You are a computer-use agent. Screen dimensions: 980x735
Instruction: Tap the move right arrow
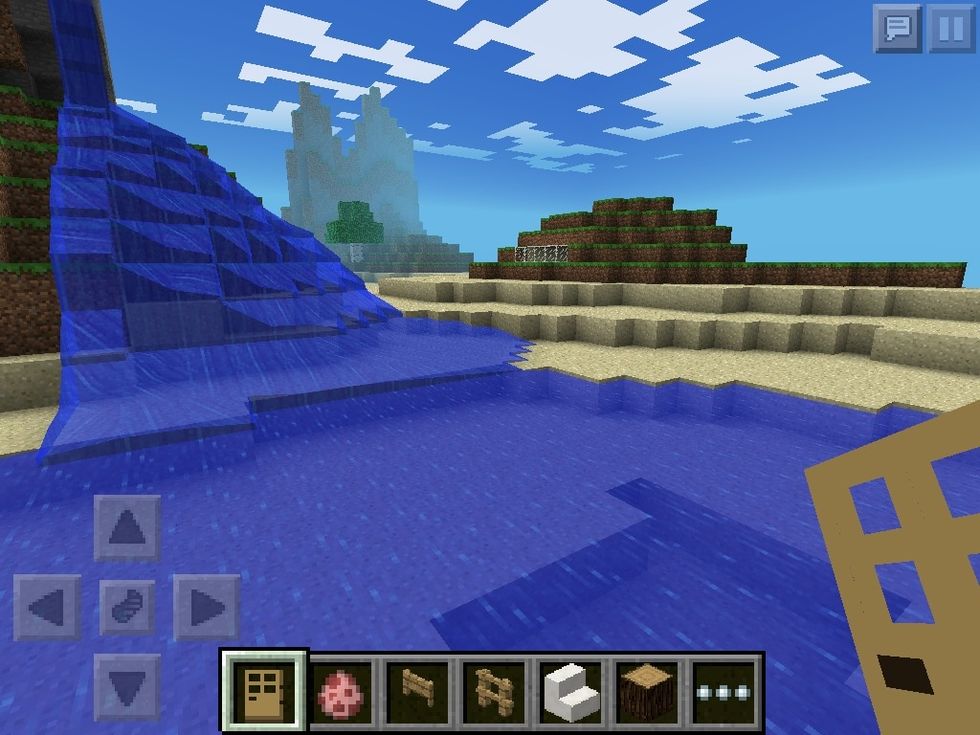tap(207, 607)
